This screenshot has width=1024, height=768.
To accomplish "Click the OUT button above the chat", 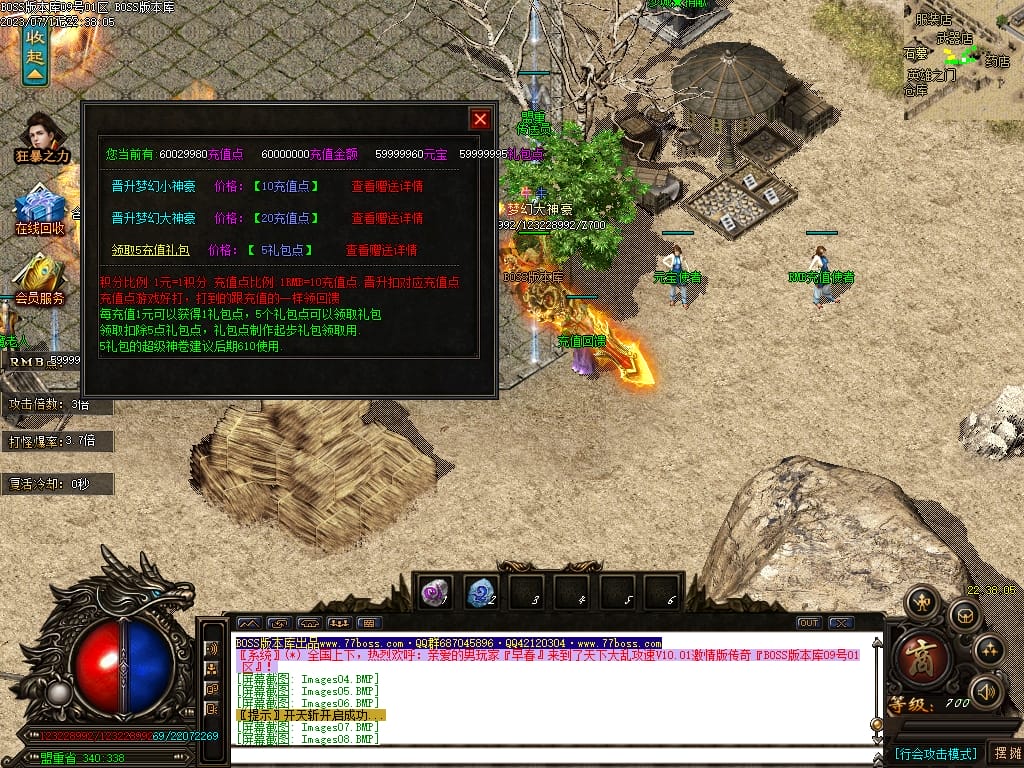I will click(x=808, y=623).
